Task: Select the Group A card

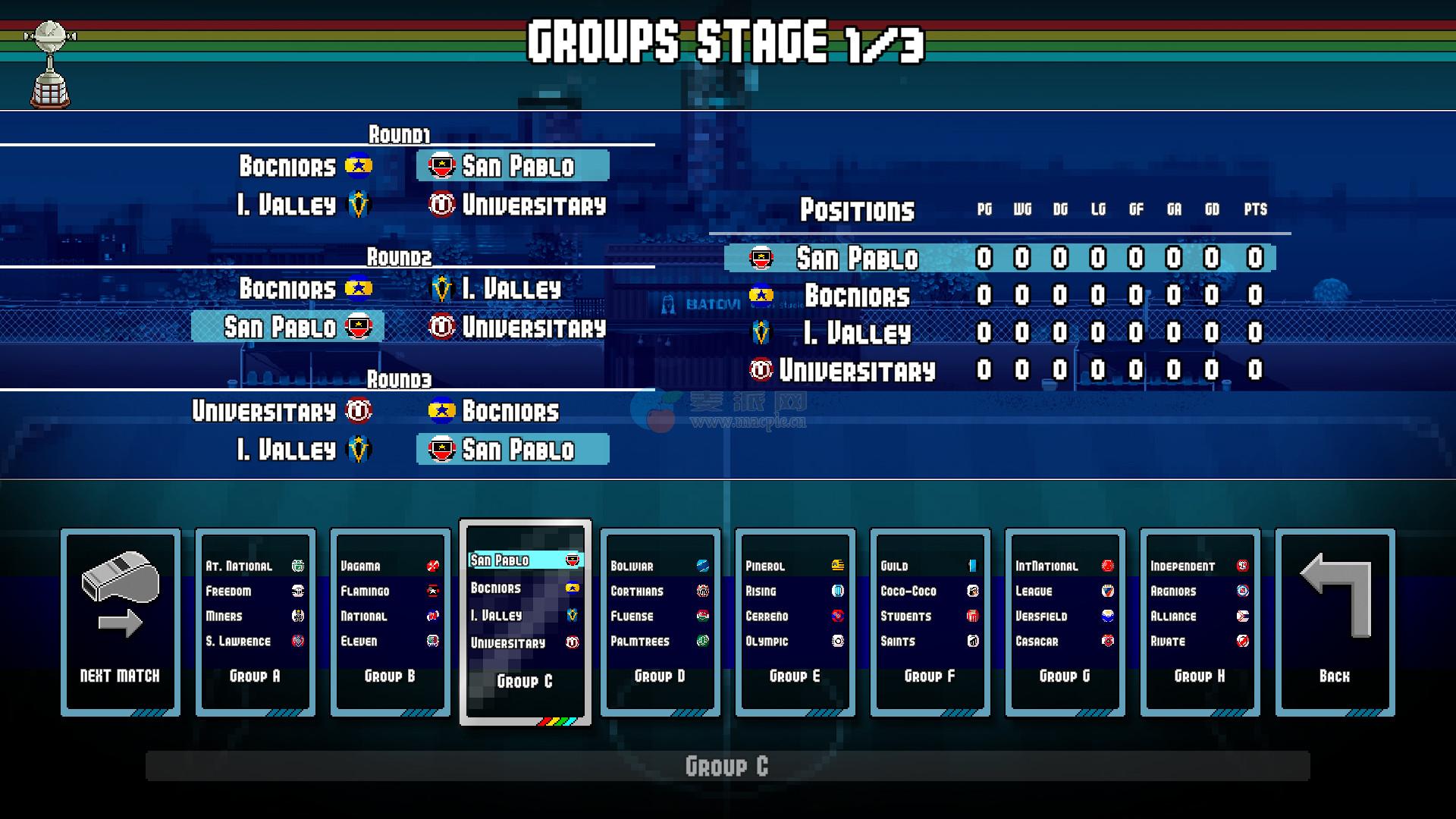Action: coord(256,622)
